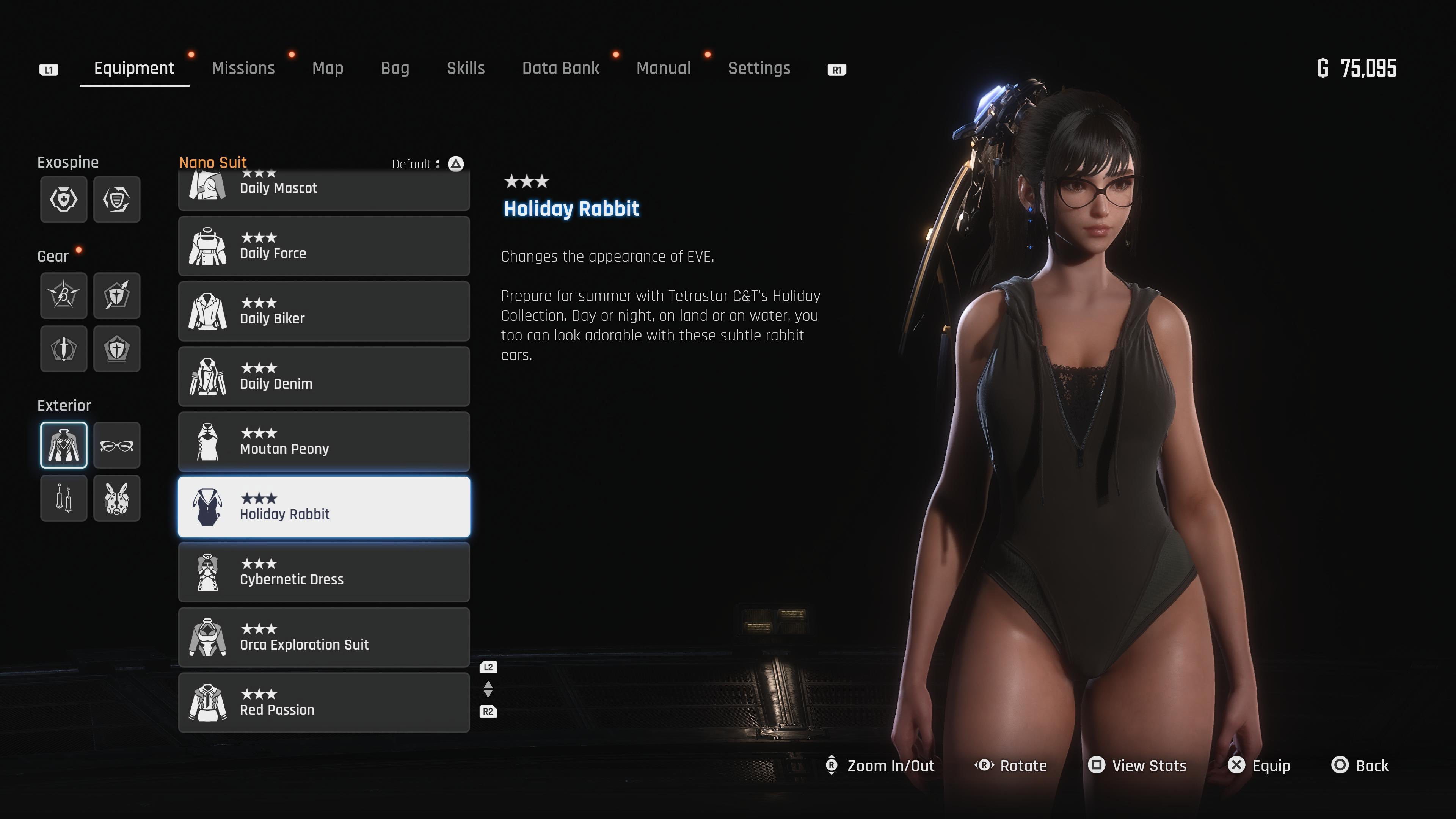
Task: Select the Daily Mascot nano suit
Action: coord(324,189)
